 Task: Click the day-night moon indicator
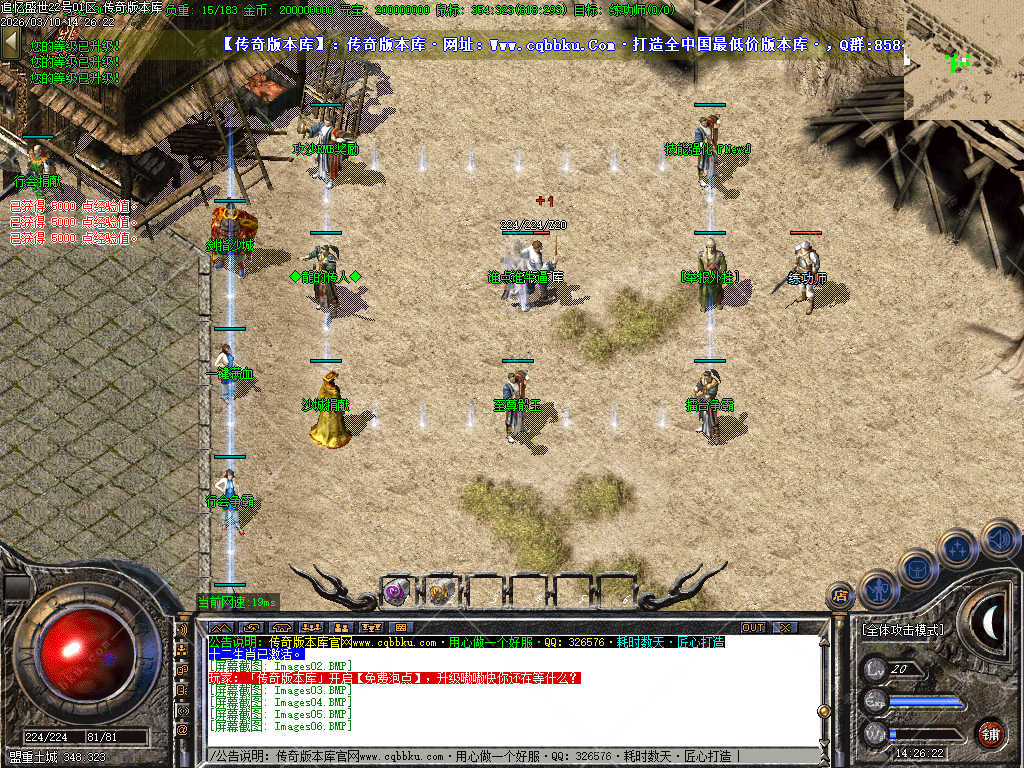(988, 625)
